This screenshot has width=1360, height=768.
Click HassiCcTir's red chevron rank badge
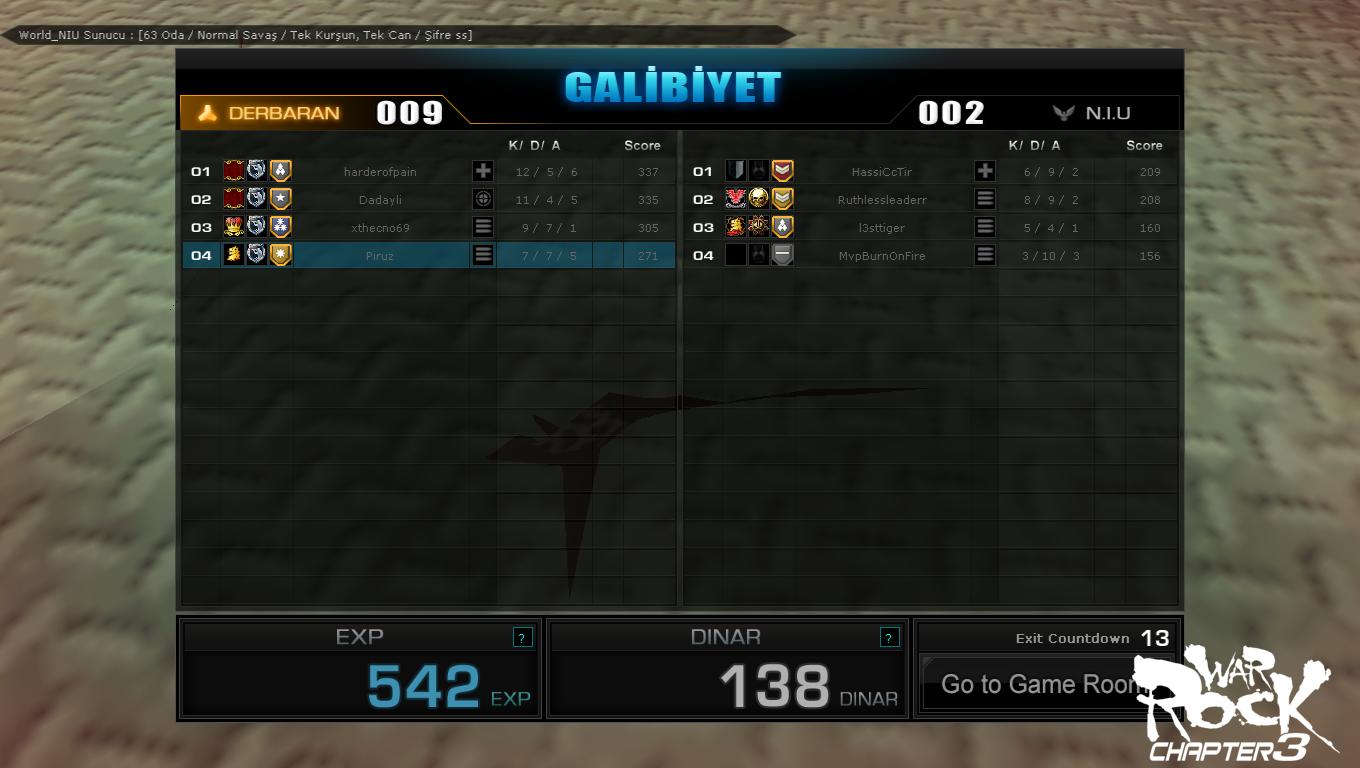click(781, 171)
